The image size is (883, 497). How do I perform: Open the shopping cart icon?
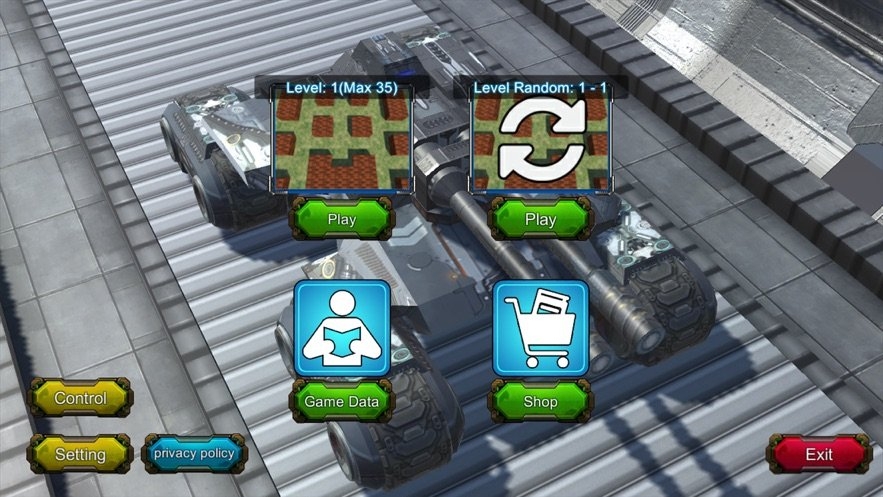pos(540,329)
